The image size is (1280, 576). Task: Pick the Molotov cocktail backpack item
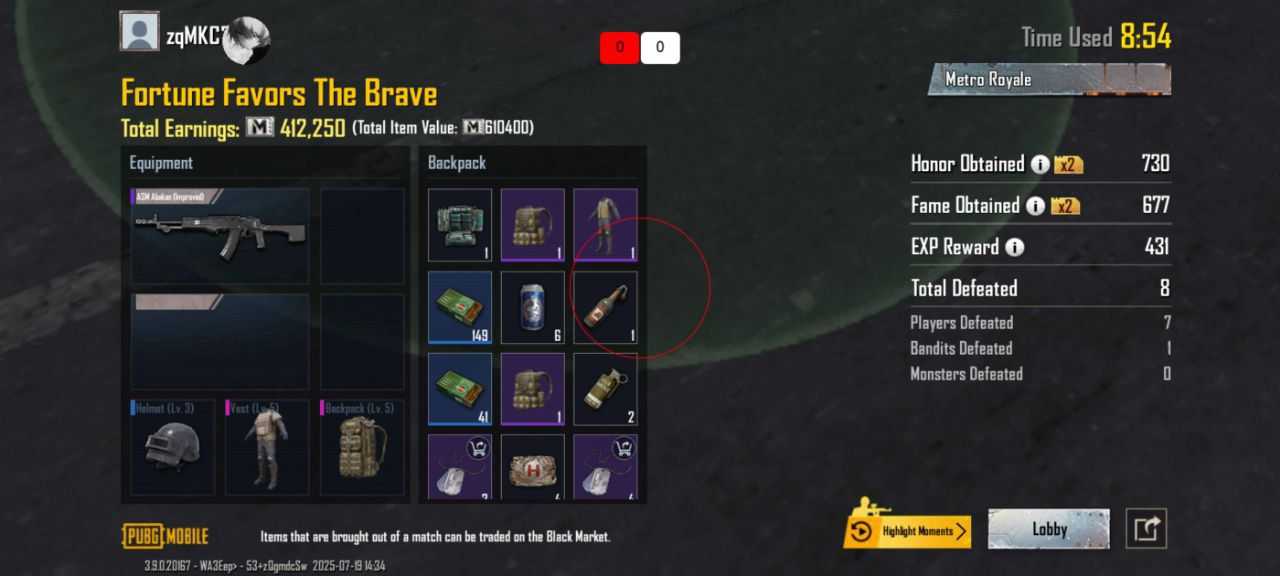[605, 307]
